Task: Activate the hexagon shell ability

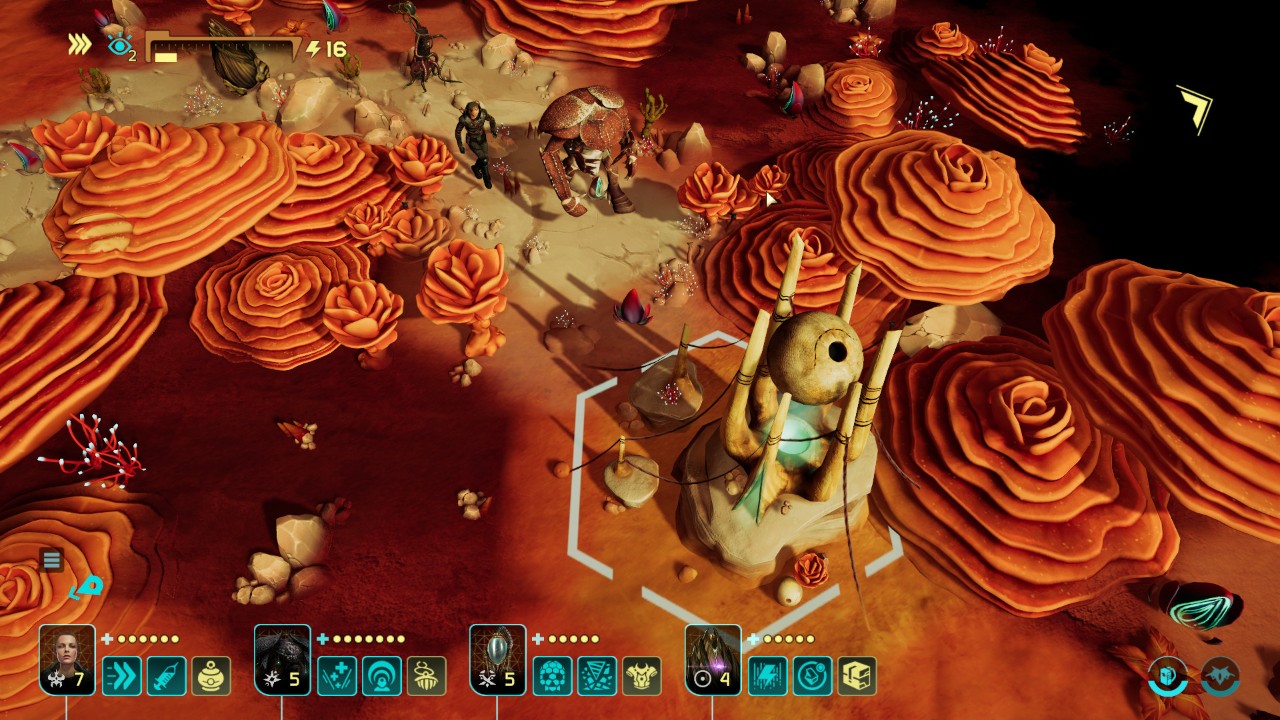Action: coord(553,676)
